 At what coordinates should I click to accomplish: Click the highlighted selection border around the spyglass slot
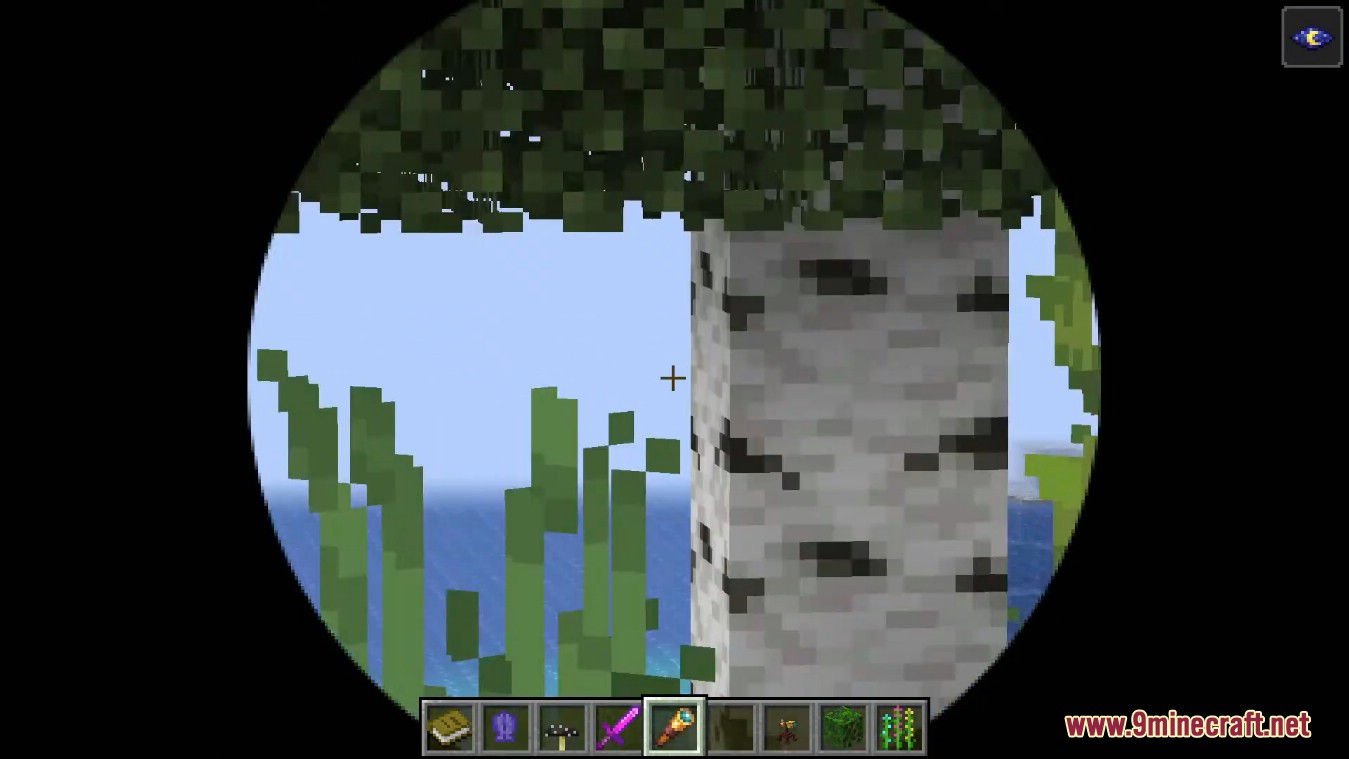pyautogui.click(x=675, y=700)
